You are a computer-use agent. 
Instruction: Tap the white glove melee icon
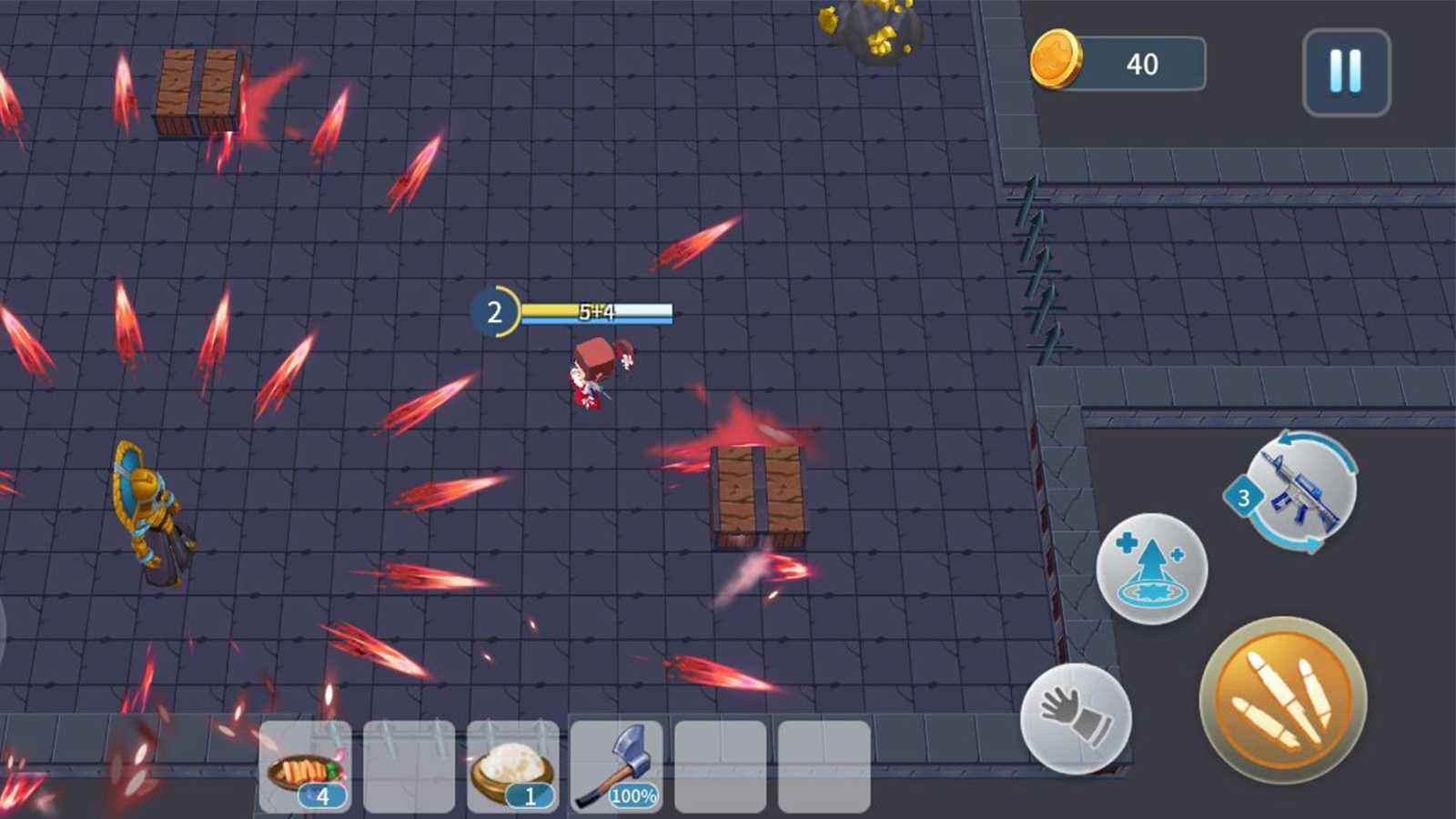(x=1076, y=714)
